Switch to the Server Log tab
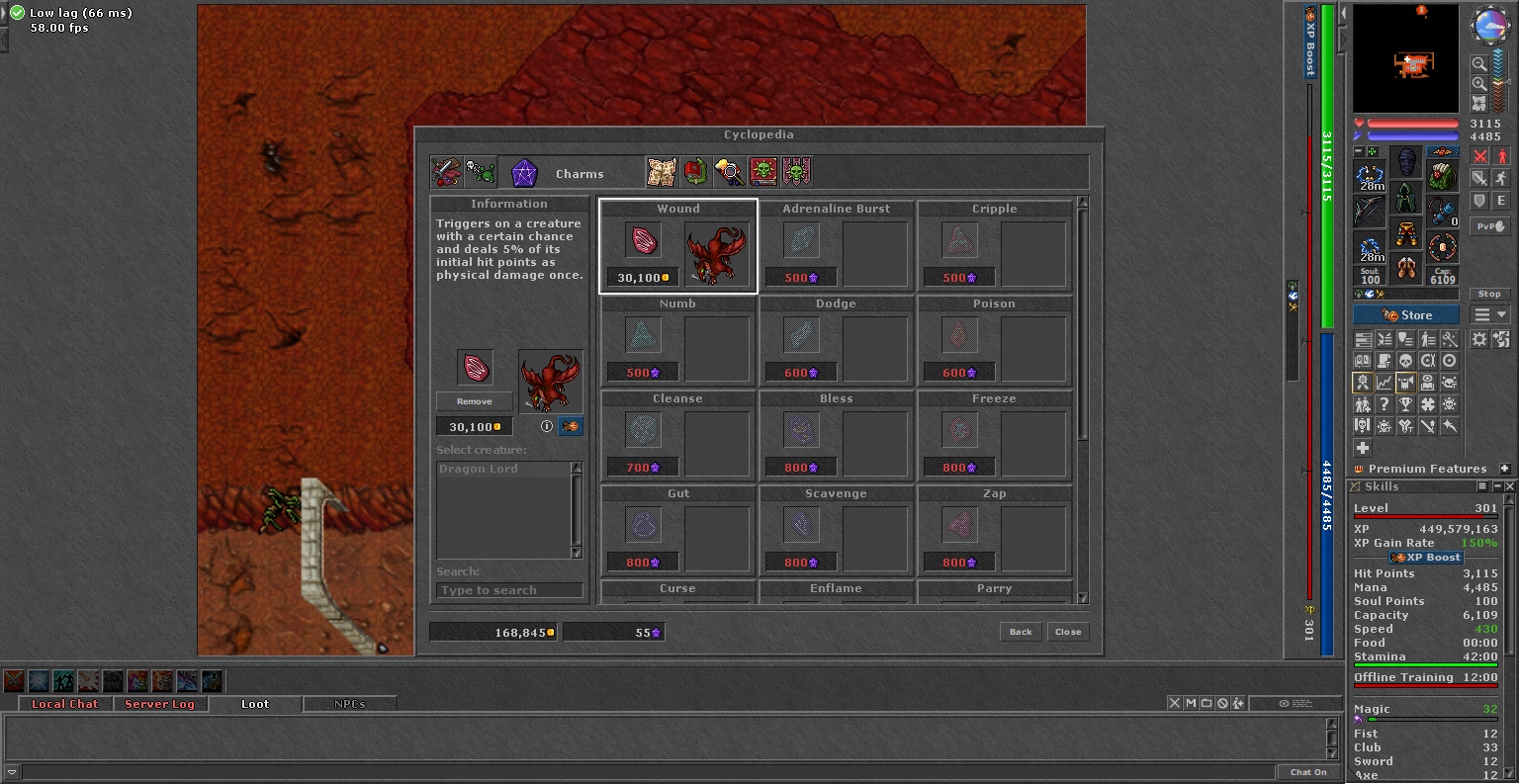The image size is (1519, 784). coord(159,704)
